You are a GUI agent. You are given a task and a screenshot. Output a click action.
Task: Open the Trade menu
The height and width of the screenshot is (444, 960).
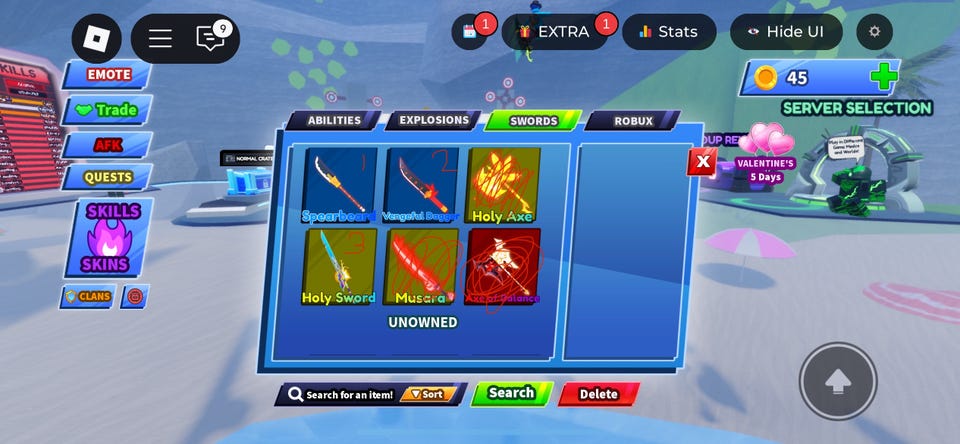pyautogui.click(x=108, y=110)
